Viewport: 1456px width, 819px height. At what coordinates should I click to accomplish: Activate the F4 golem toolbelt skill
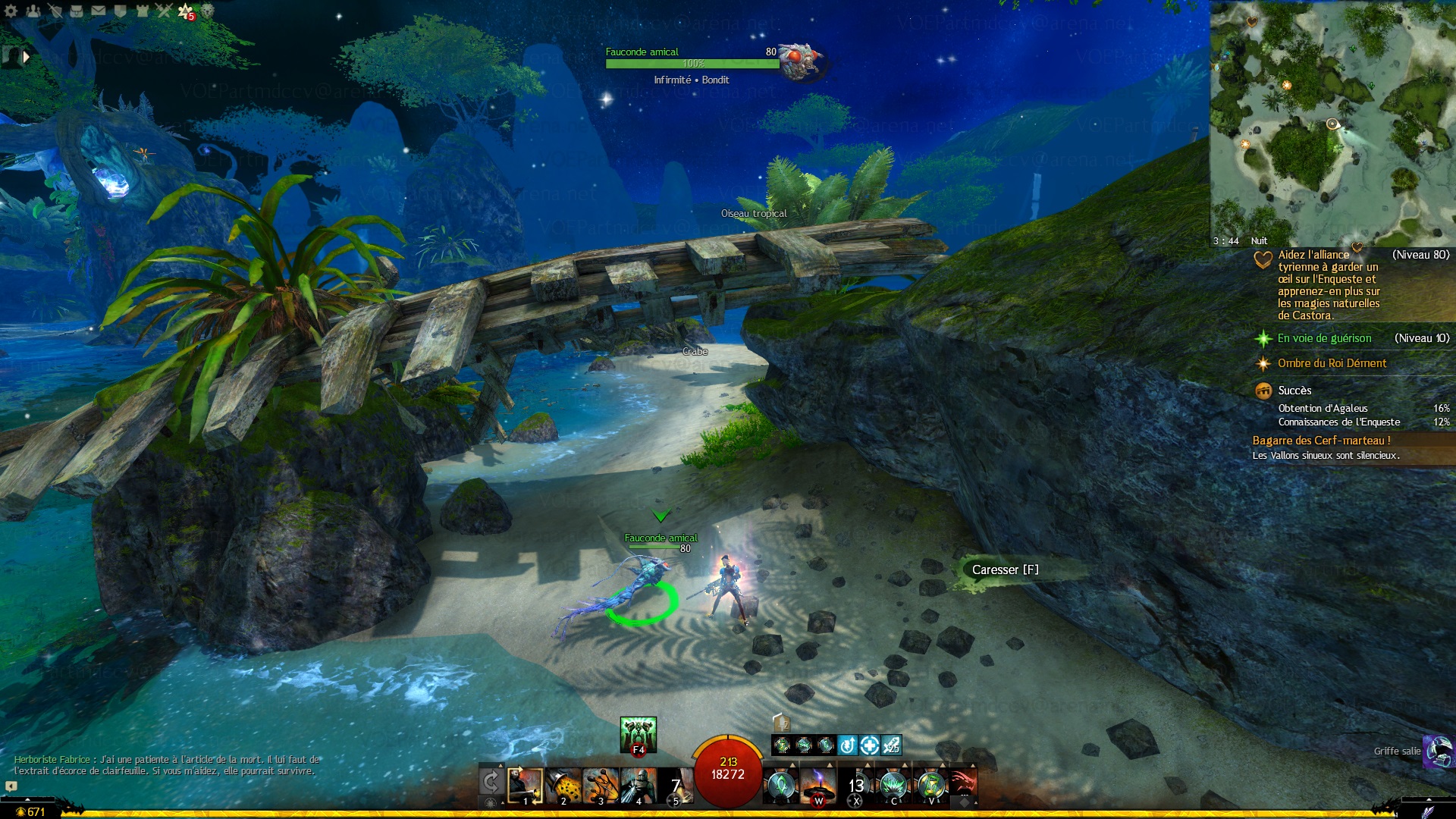click(x=638, y=734)
